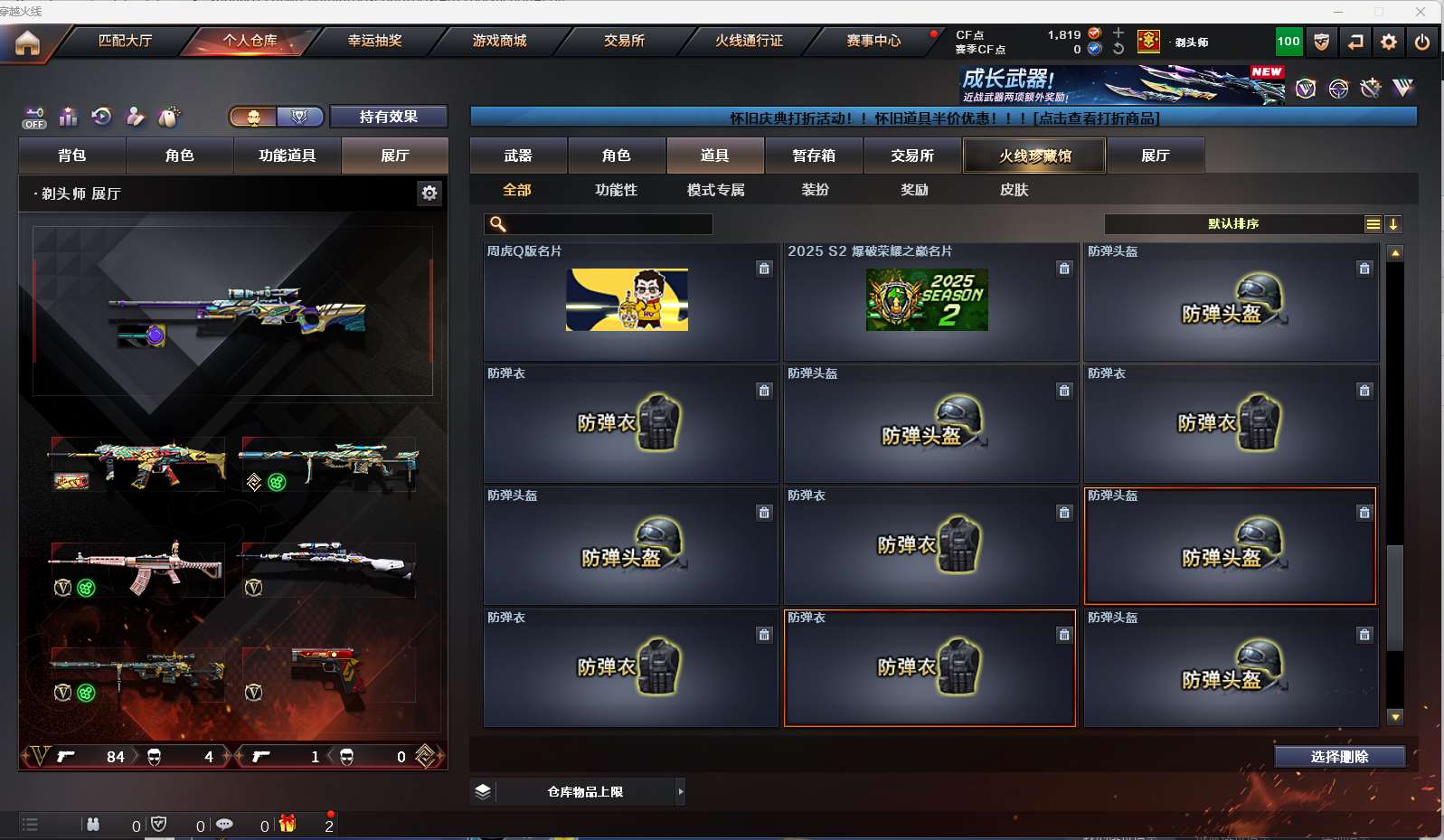Click the 选择删除 delete button

(x=1339, y=757)
